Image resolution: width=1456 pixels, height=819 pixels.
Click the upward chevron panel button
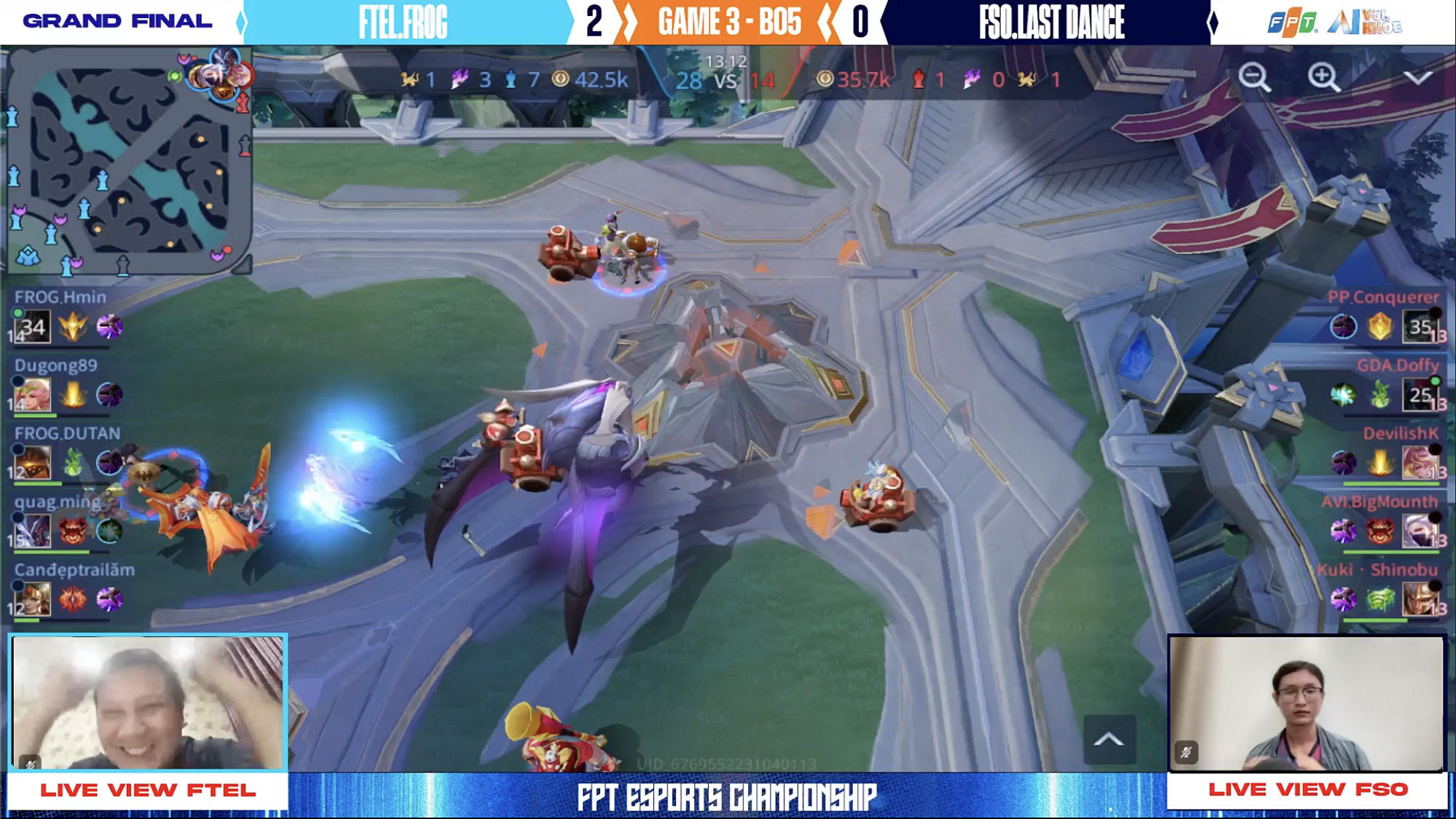coord(1109,740)
